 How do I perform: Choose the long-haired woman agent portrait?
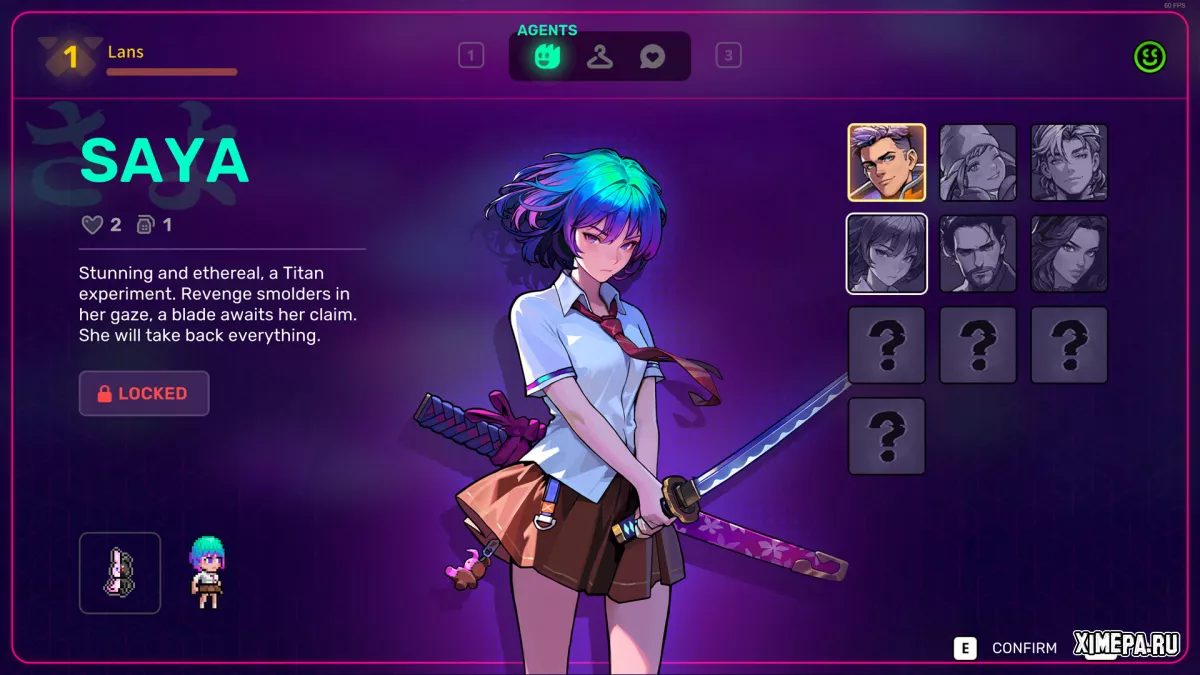[1069, 254]
